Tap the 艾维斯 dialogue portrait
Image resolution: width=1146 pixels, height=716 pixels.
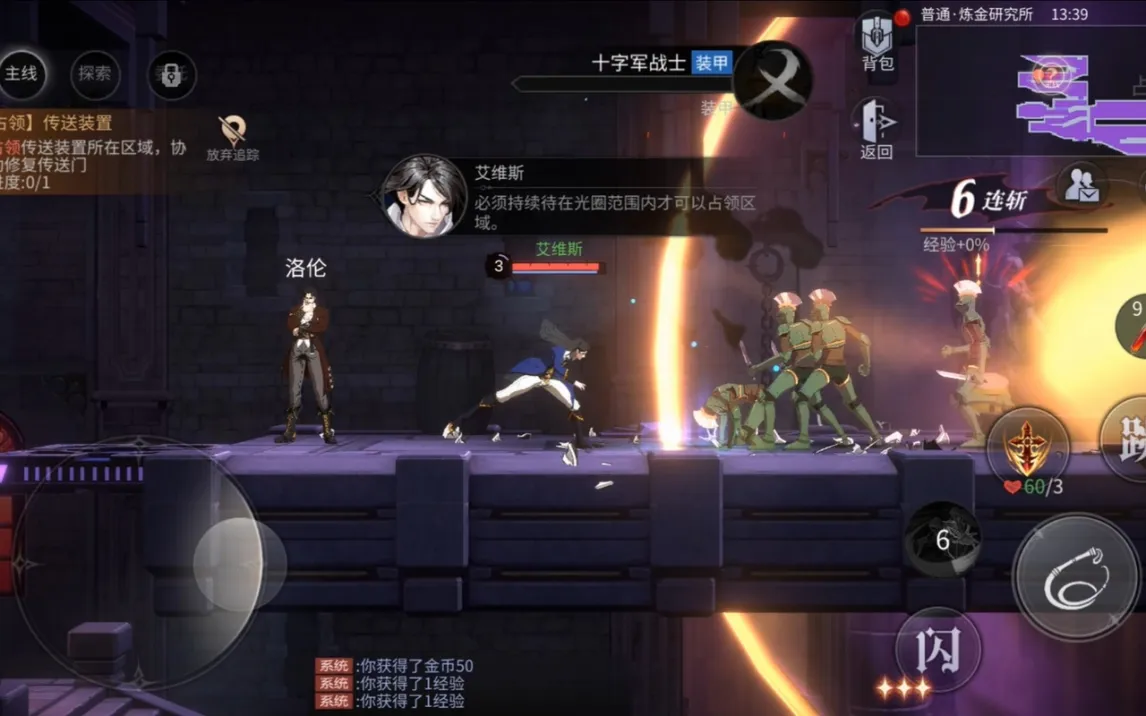click(425, 196)
